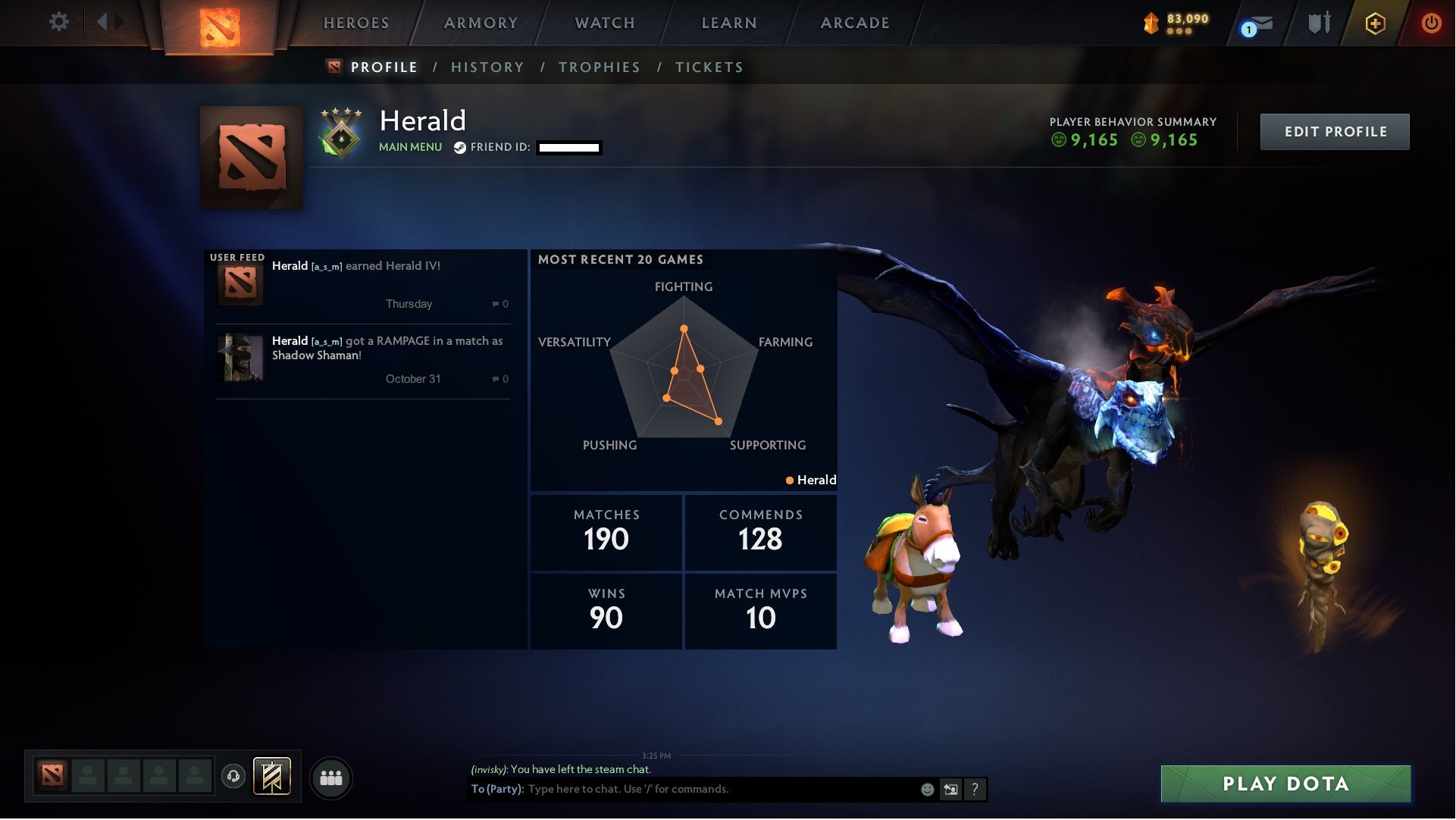Toggle the Herald series on the stats chart

[x=811, y=480]
